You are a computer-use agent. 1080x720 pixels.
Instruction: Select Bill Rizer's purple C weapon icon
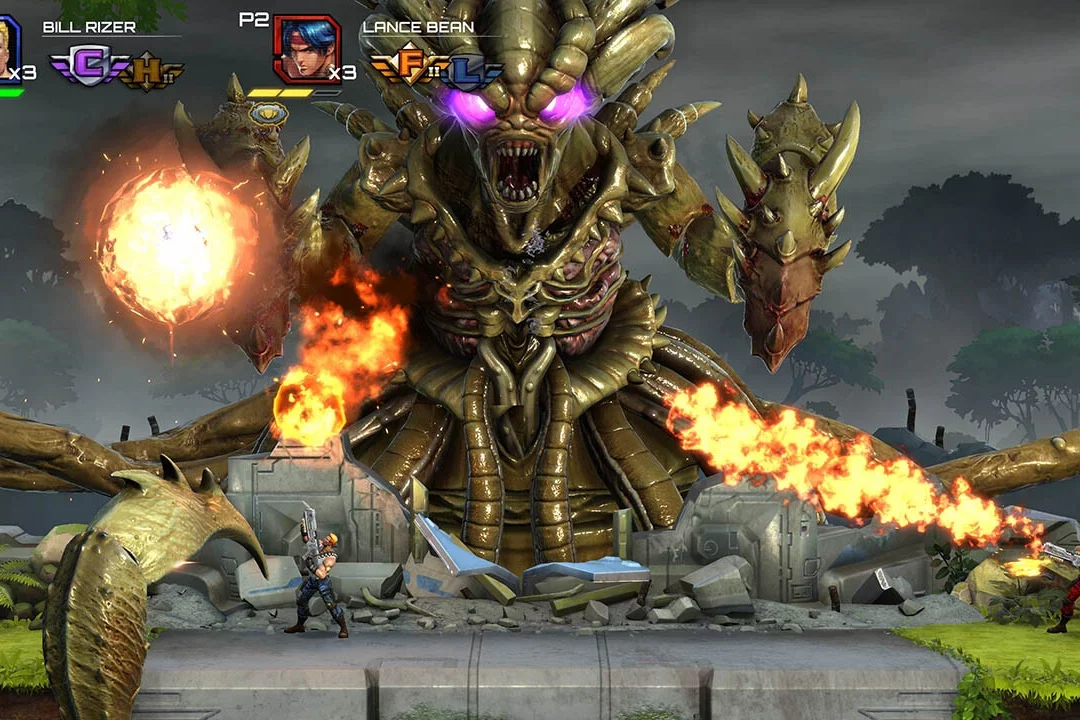(x=87, y=67)
